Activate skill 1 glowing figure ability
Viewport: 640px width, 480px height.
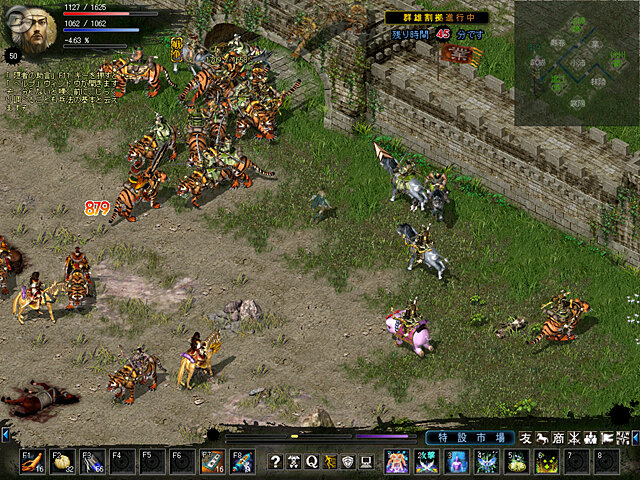[397, 460]
